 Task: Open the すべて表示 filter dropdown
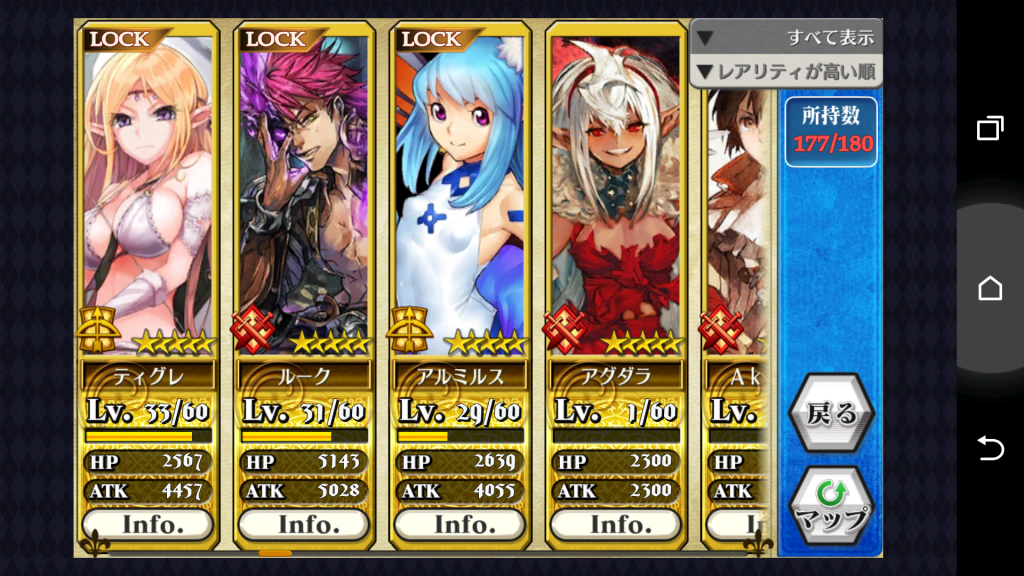coord(786,38)
